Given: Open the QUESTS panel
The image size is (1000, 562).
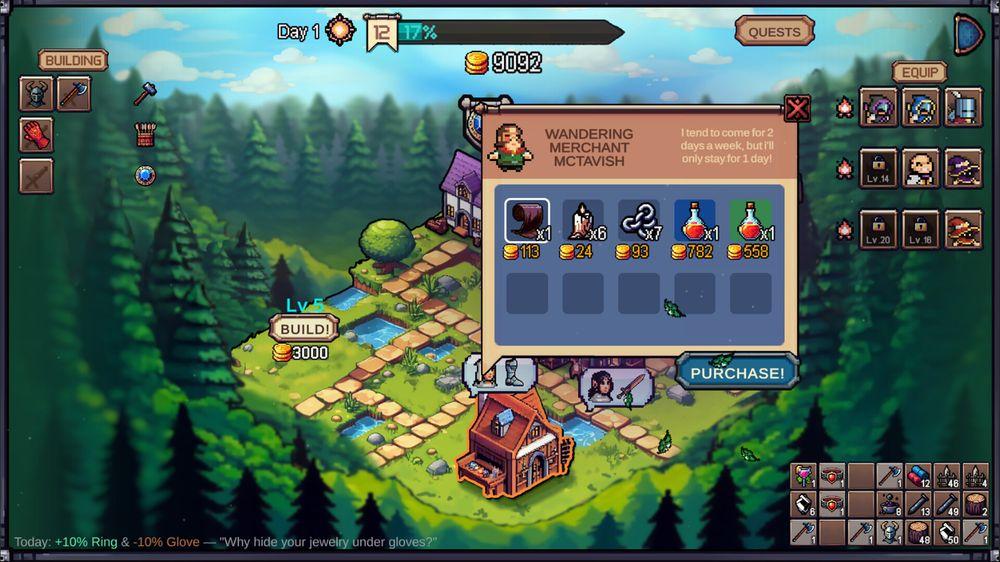Looking at the screenshot, I should (774, 32).
